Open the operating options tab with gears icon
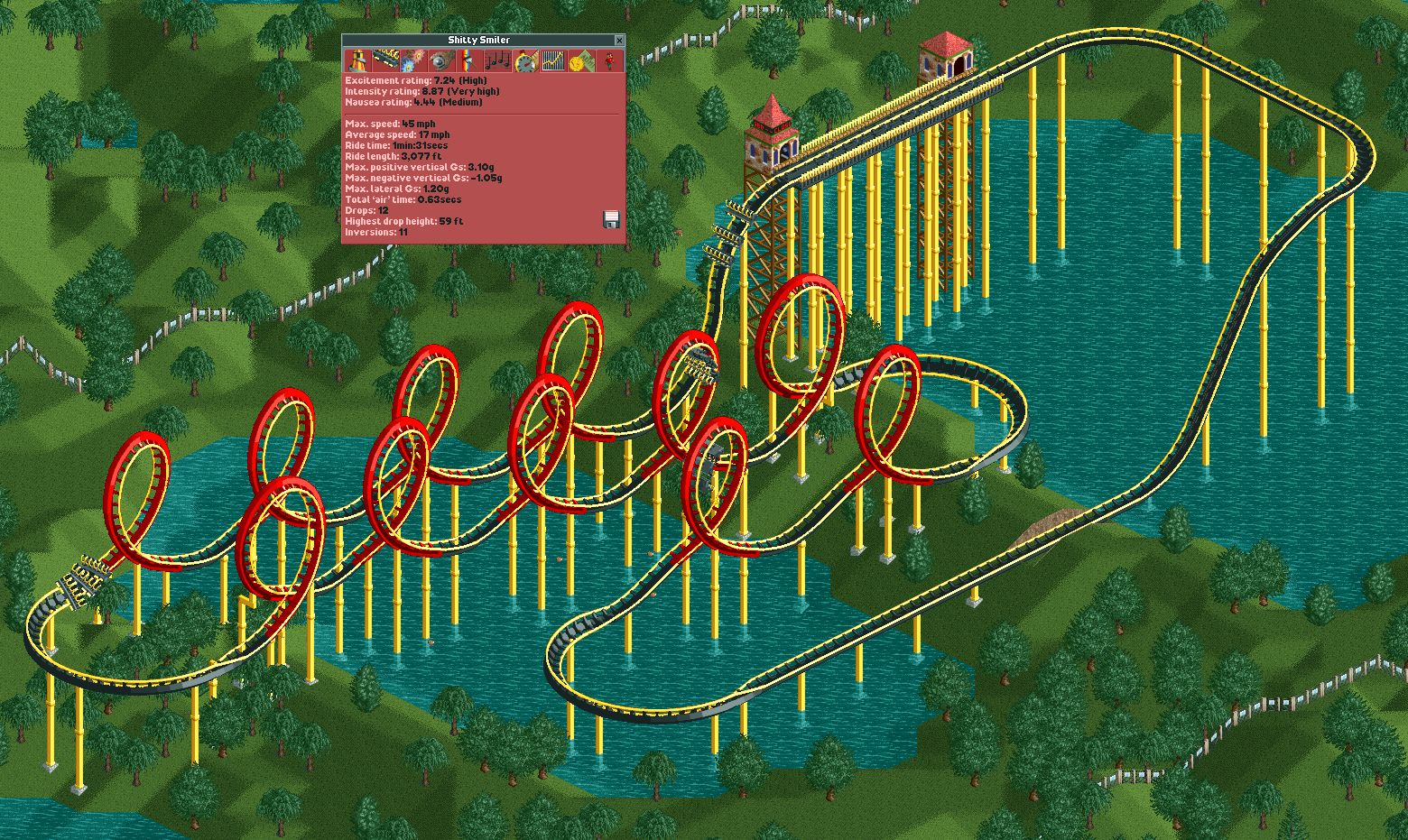Screen dimensions: 1408x840 [414, 60]
